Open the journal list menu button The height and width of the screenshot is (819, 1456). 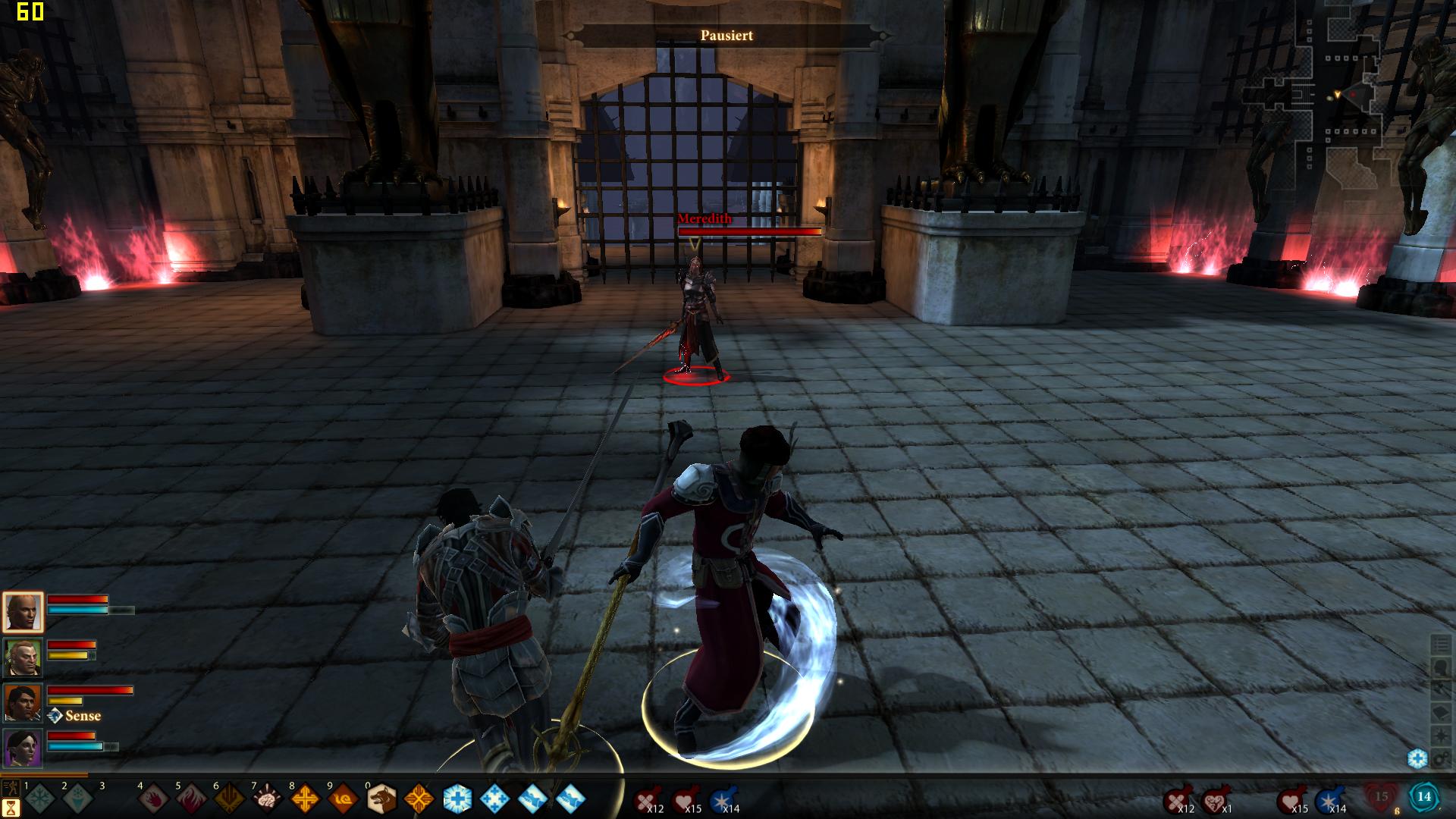(1440, 645)
